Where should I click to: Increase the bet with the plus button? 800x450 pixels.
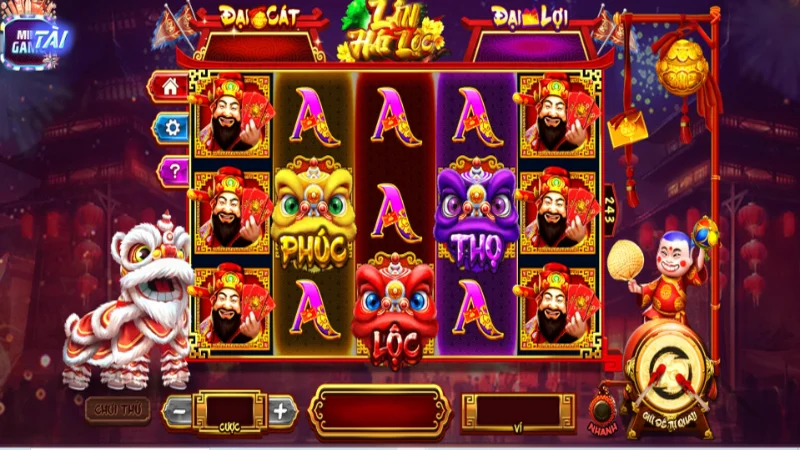tap(281, 410)
